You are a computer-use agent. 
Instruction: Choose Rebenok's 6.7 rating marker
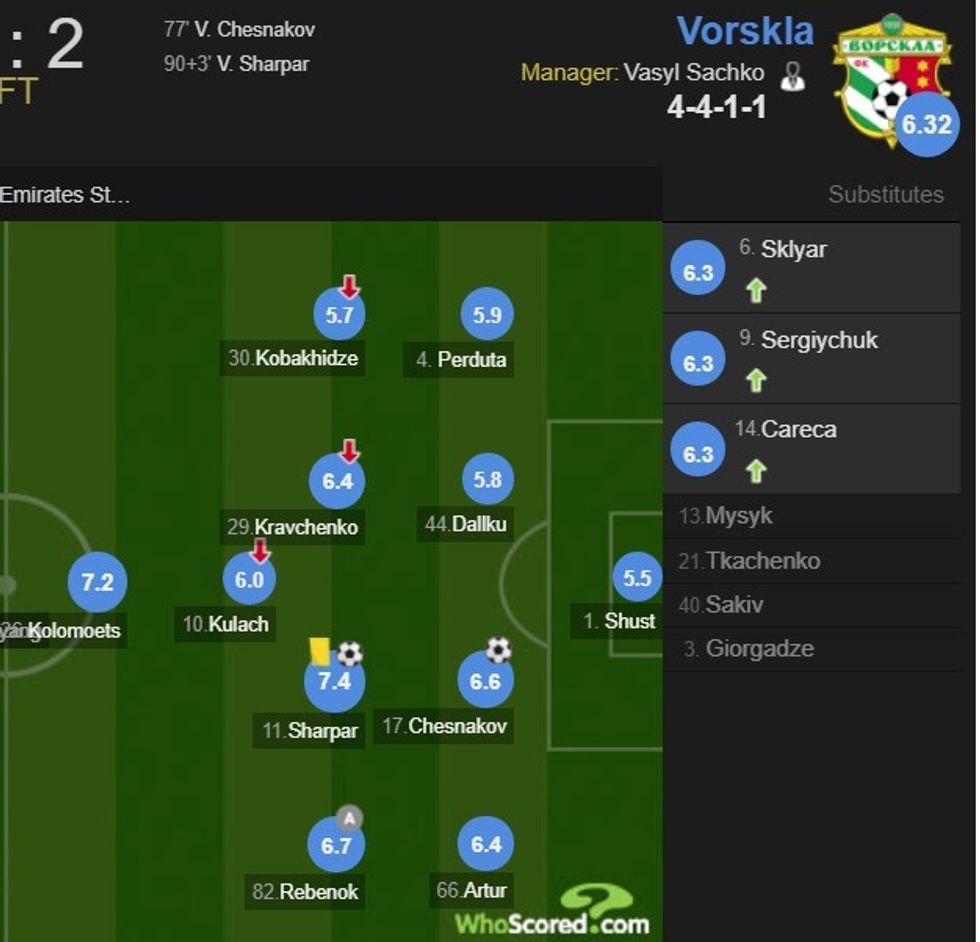coord(336,846)
